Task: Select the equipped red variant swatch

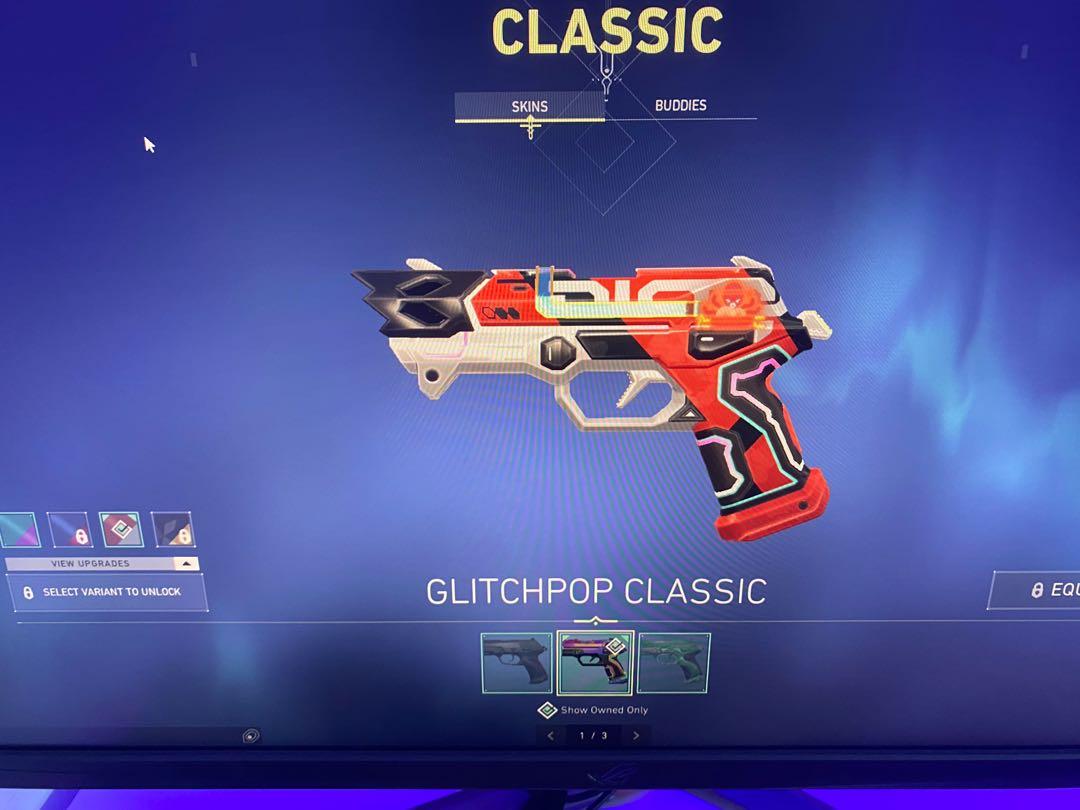Action: (121, 530)
